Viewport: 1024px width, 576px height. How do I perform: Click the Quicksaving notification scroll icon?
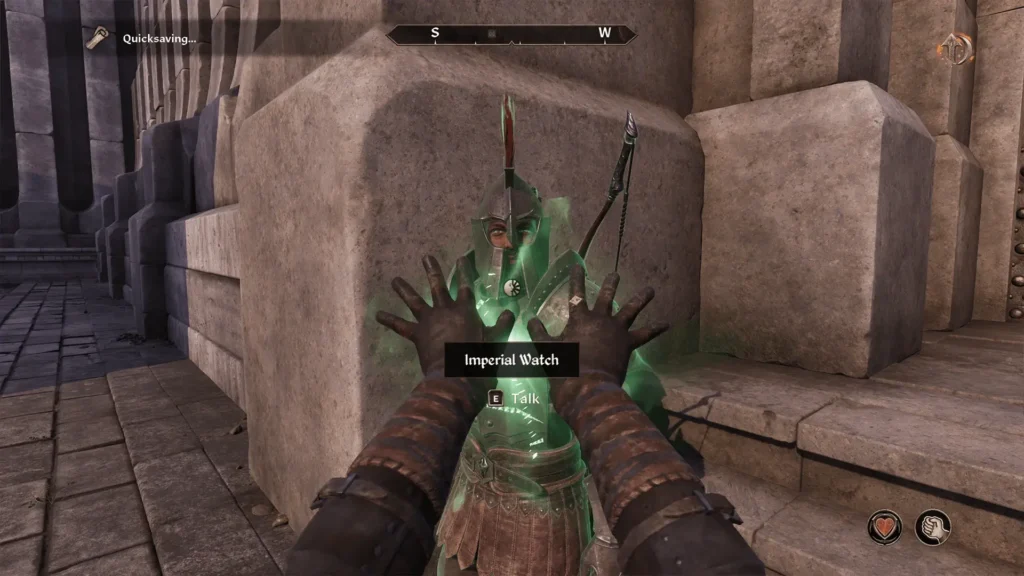(x=97, y=38)
